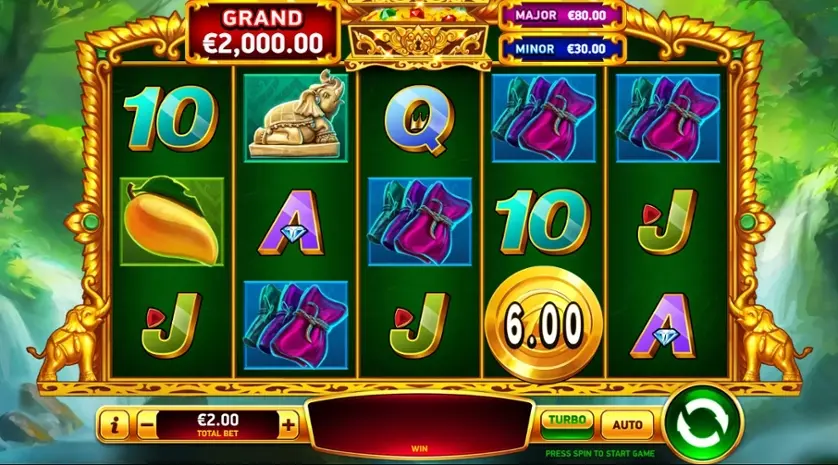Increase total bet with the plus button
The width and height of the screenshot is (838, 465).
click(289, 424)
